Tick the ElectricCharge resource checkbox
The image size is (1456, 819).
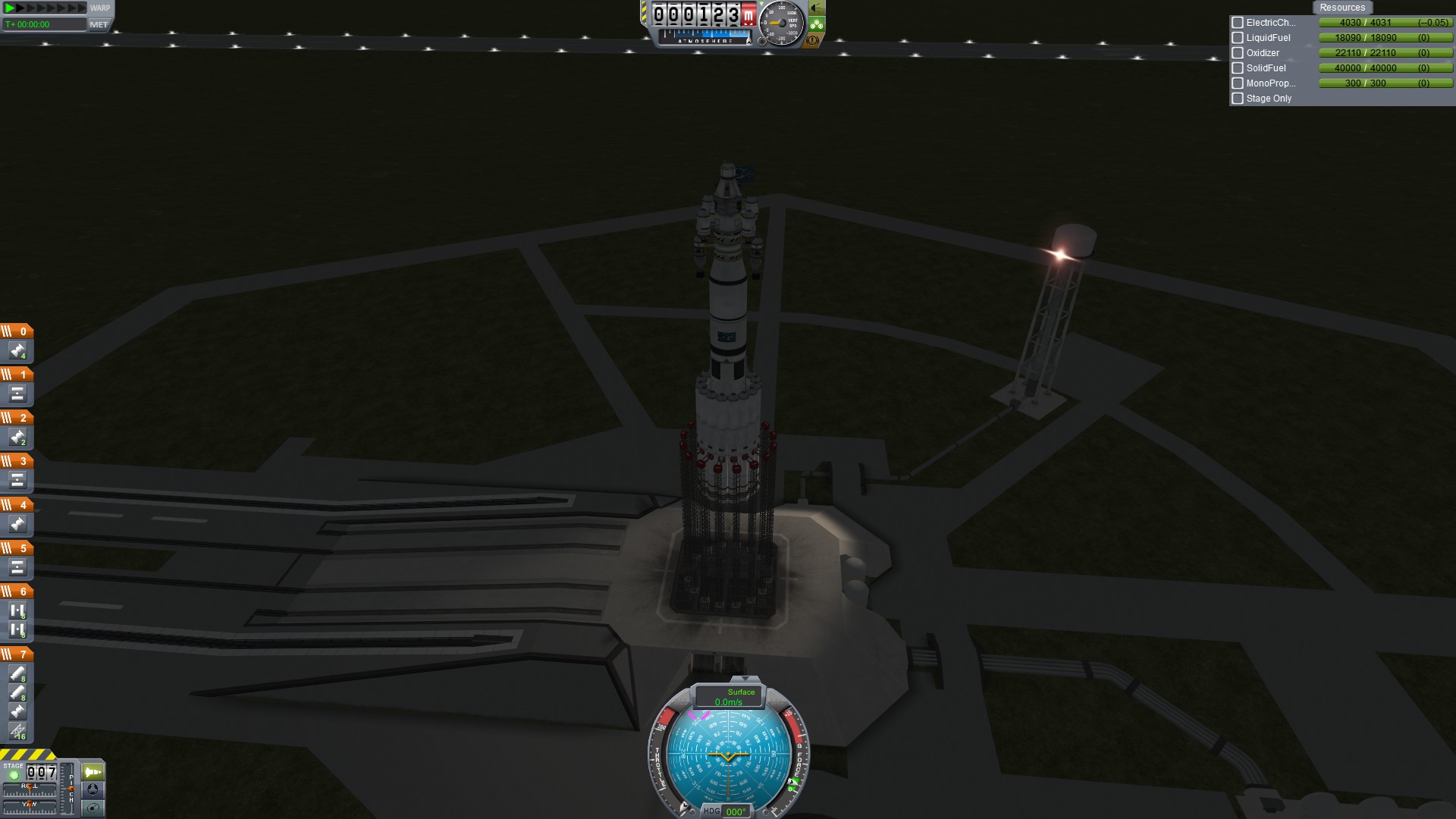pos(1238,23)
